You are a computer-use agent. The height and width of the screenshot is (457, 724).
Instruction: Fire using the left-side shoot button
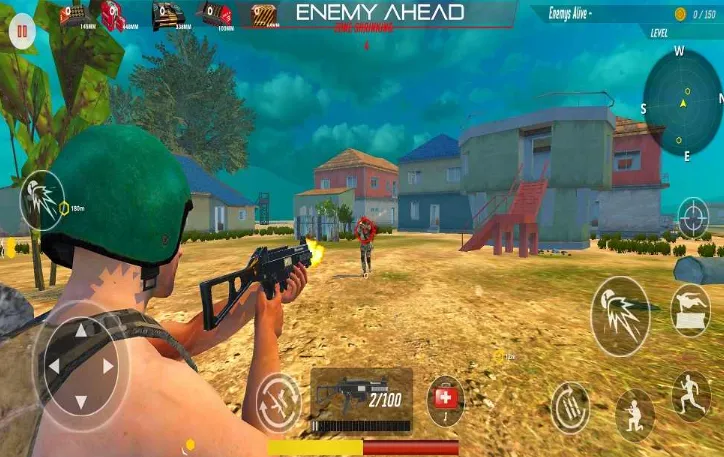[42, 200]
